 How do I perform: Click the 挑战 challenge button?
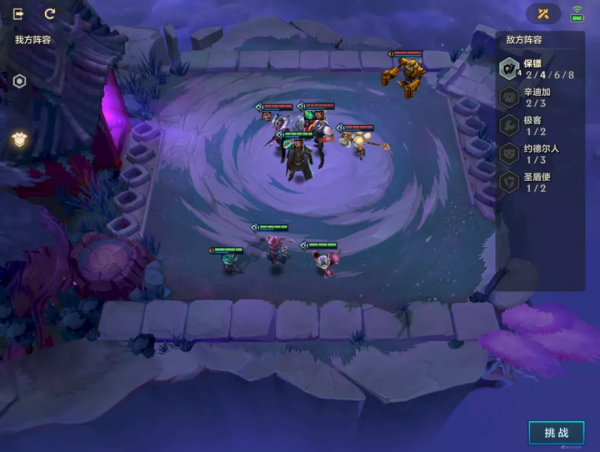[556, 433]
